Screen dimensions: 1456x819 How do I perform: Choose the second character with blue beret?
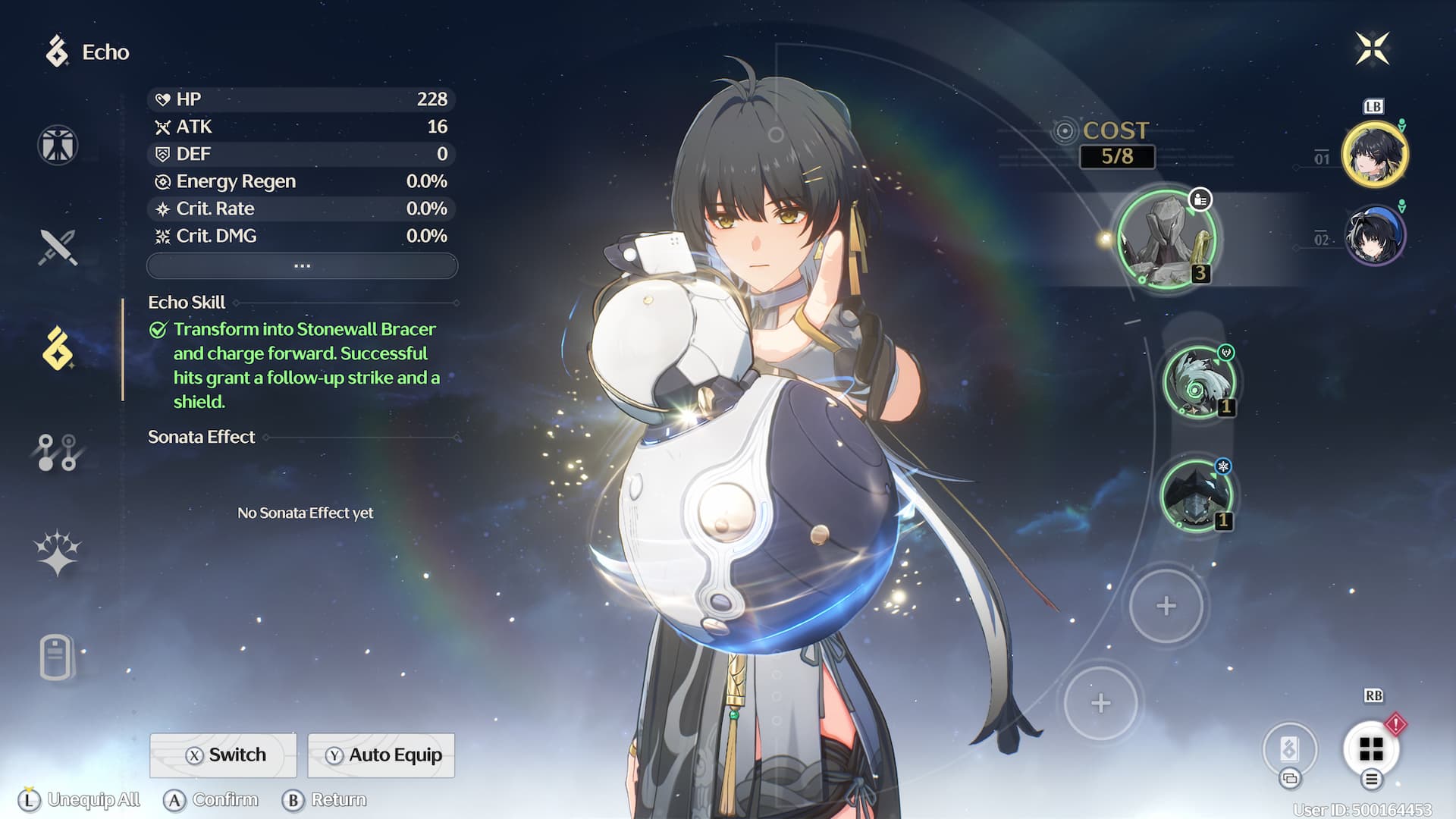[1374, 236]
